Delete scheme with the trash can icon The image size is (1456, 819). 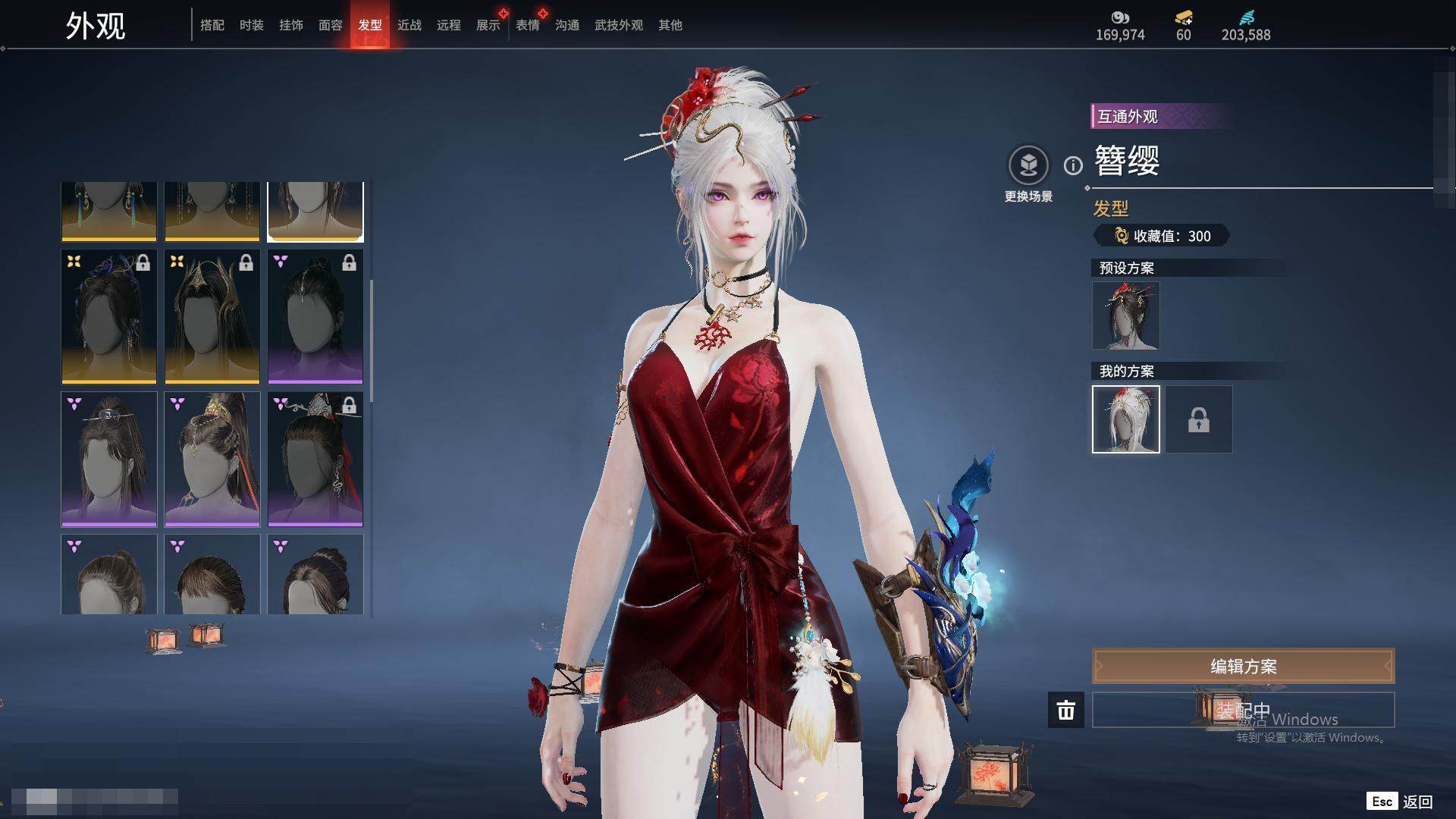pos(1066,711)
